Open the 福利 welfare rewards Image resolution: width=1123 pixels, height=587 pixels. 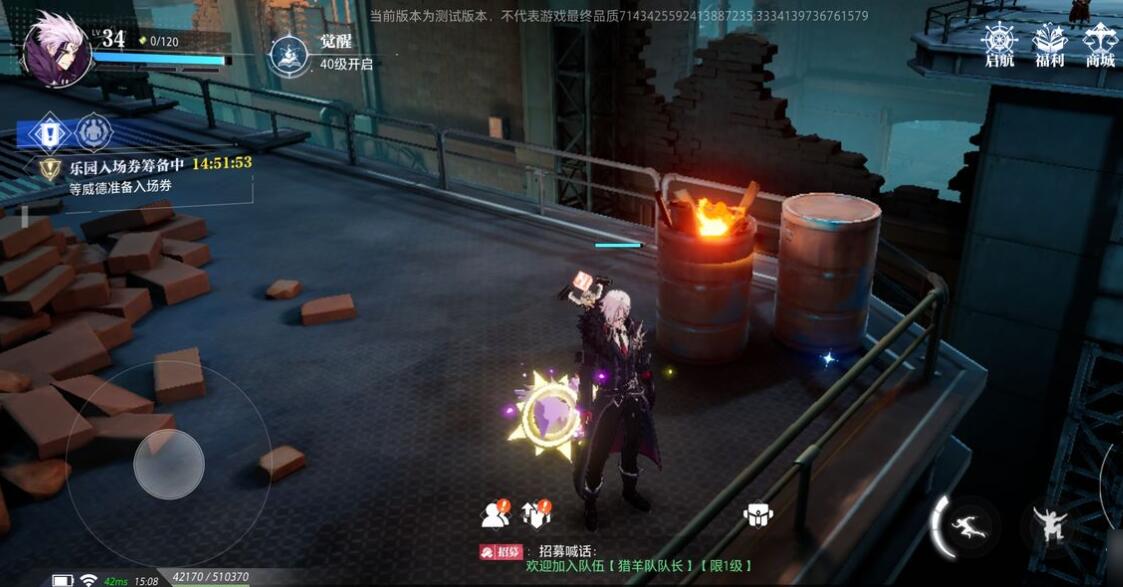[x=1050, y=45]
